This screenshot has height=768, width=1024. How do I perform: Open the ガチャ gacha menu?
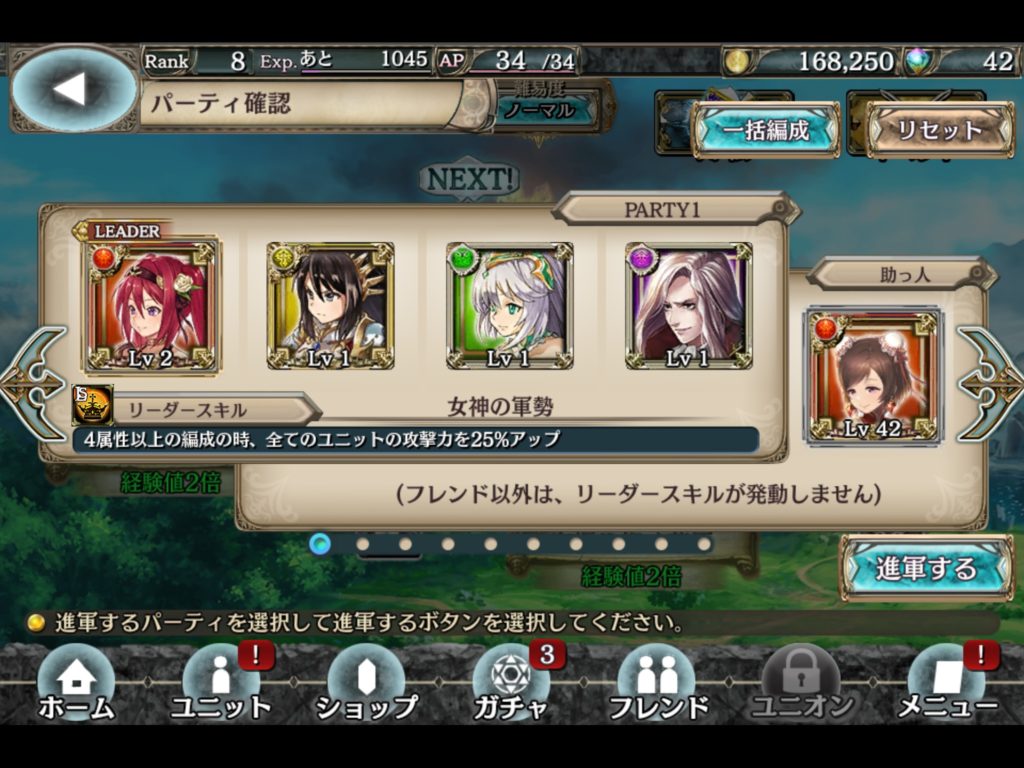(x=511, y=685)
